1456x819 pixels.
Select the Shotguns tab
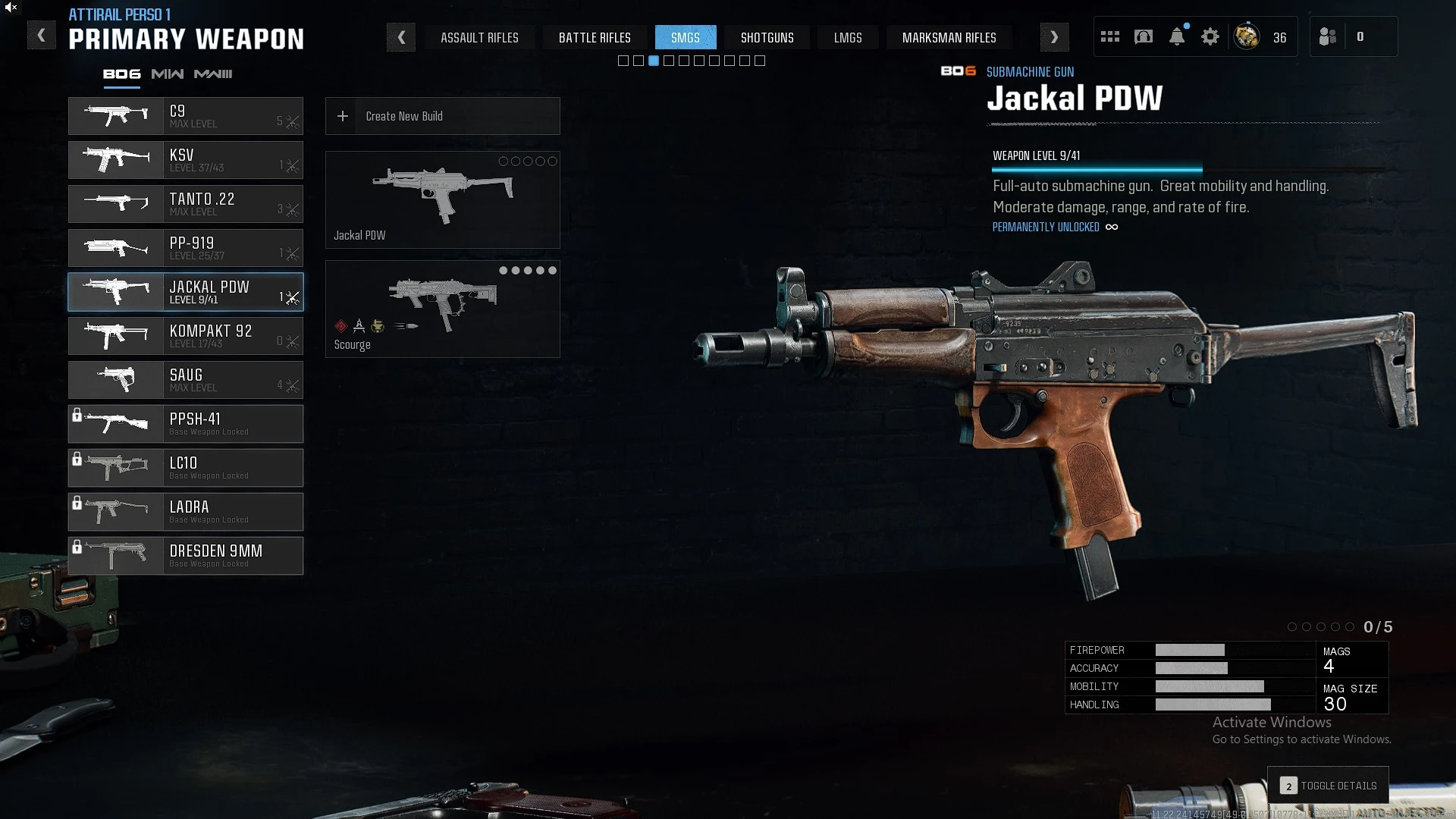(767, 37)
